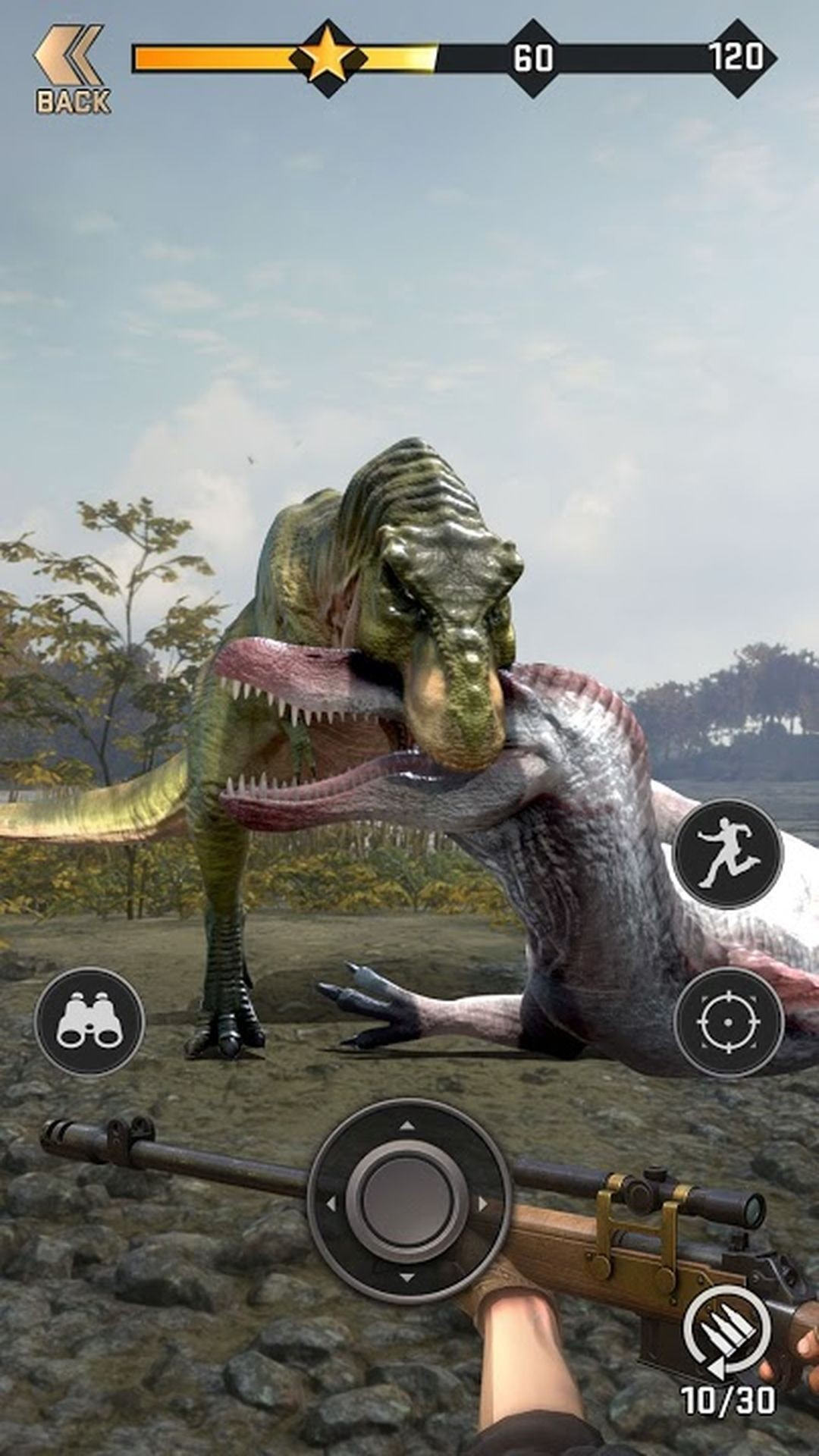Activate the running man sprint button

tap(728, 854)
